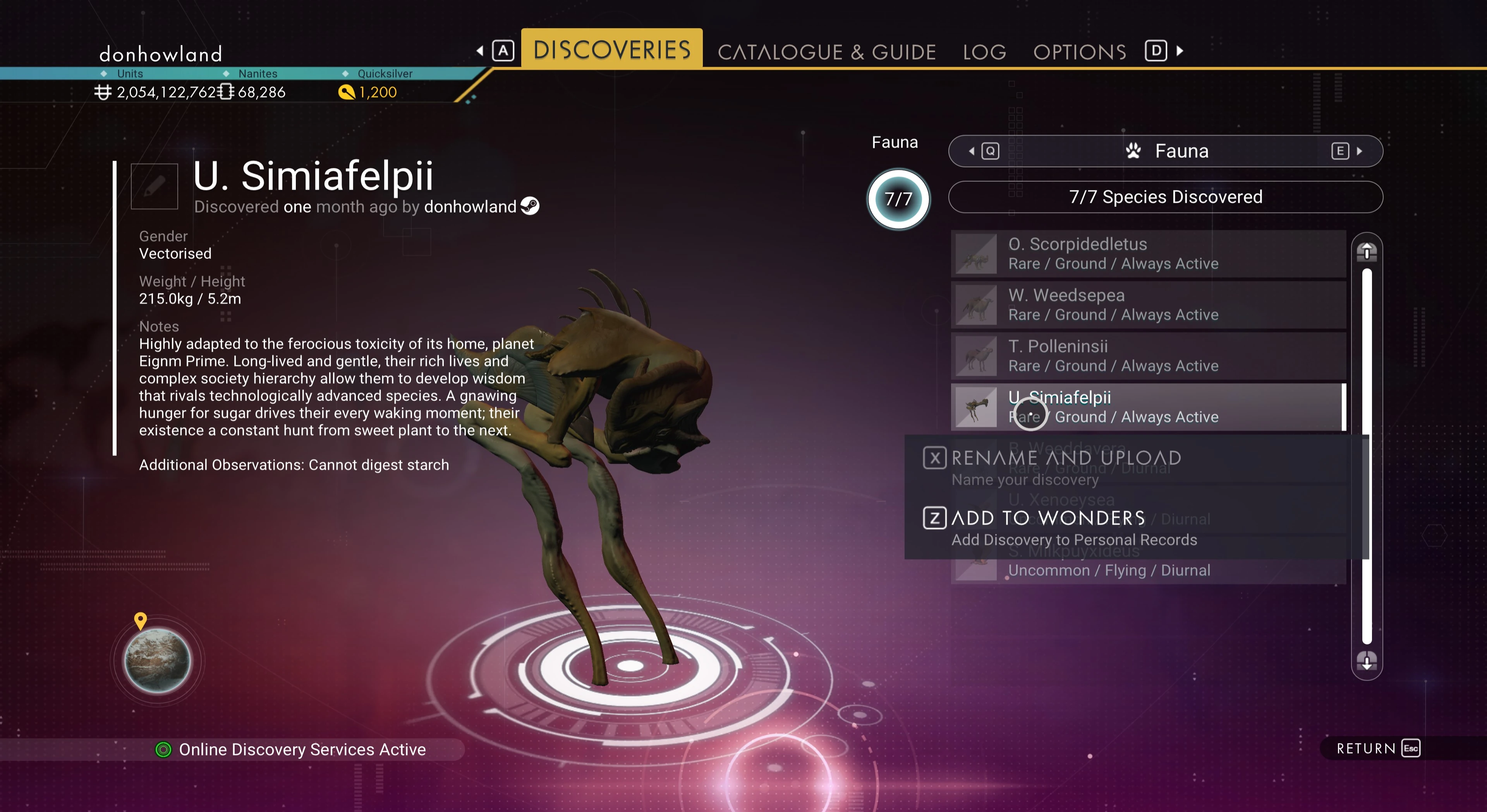Screen dimensions: 1487x812
Task: Select the Discoveries tab
Action: pyautogui.click(x=612, y=50)
